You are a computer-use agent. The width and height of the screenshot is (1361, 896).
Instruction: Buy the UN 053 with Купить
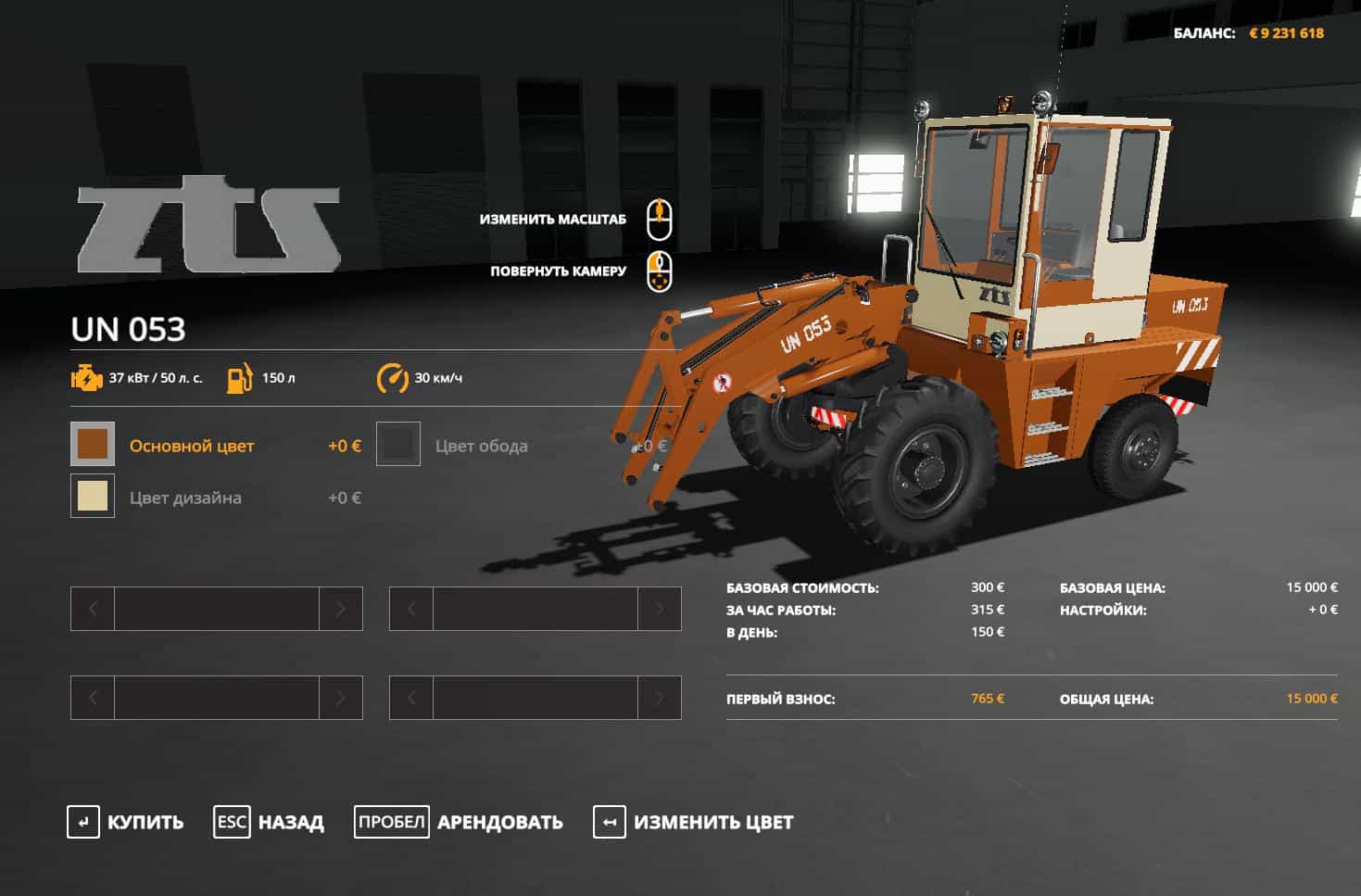click(126, 822)
